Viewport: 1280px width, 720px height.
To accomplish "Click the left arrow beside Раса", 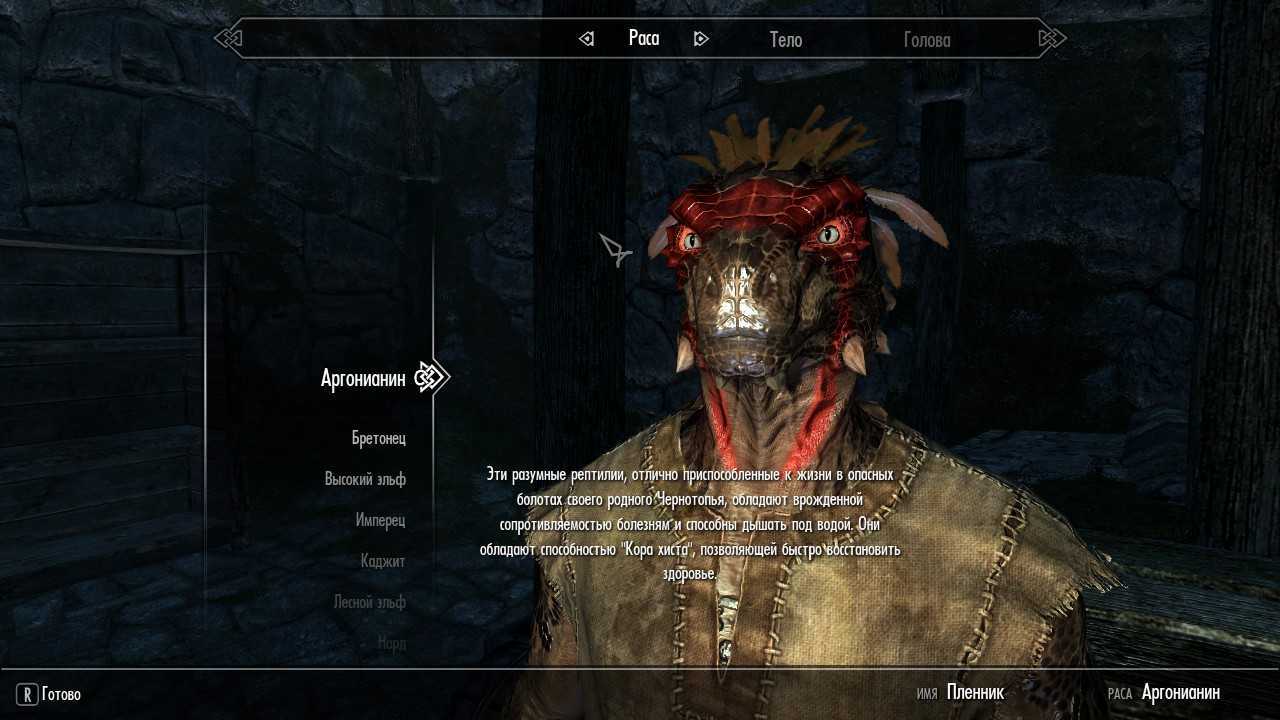I will tap(587, 39).
